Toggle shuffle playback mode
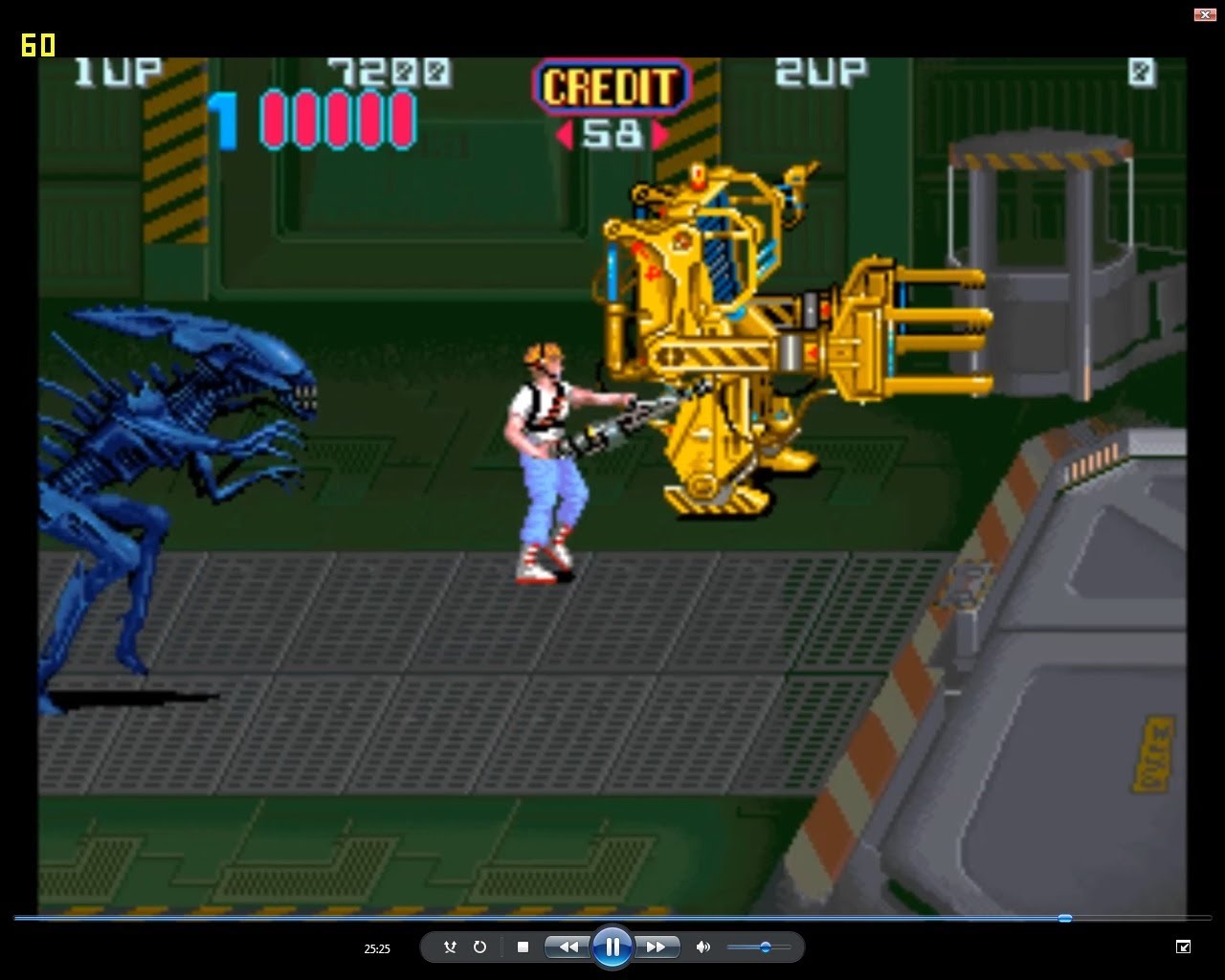This screenshot has height=980, width=1225. pyautogui.click(x=450, y=947)
